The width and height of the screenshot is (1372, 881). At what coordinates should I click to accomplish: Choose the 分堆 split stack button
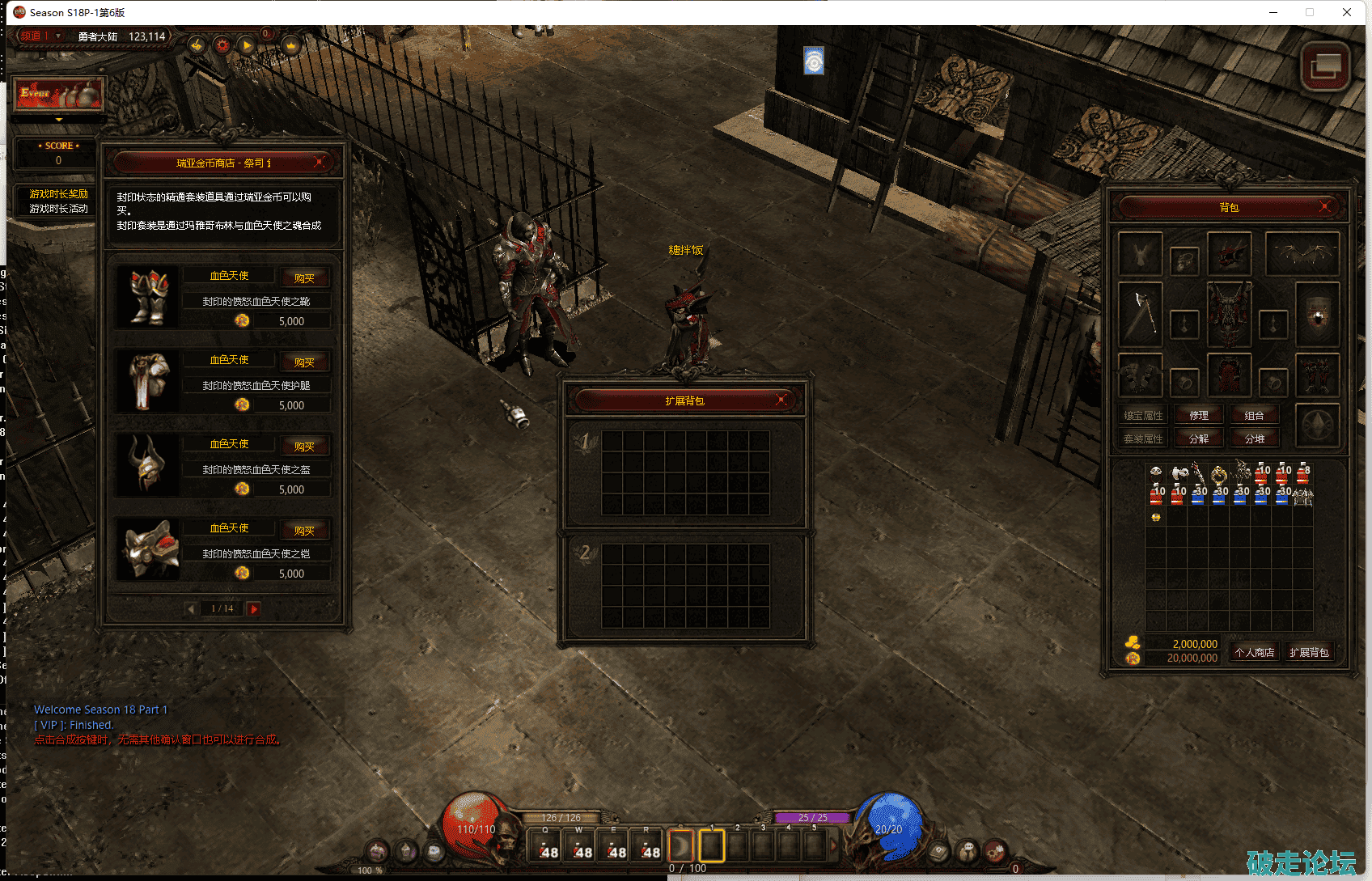point(1254,438)
